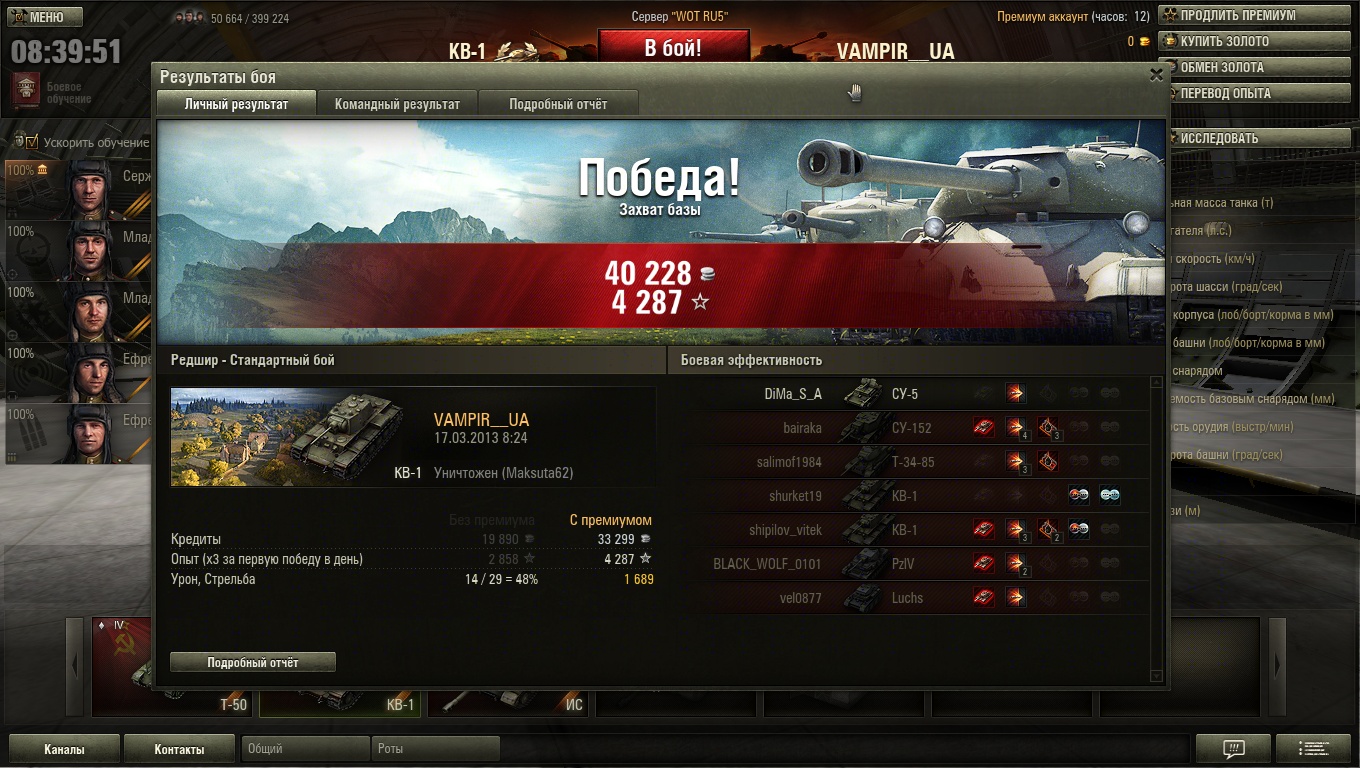Open the Меню button
The width and height of the screenshot is (1360, 768).
46,17
